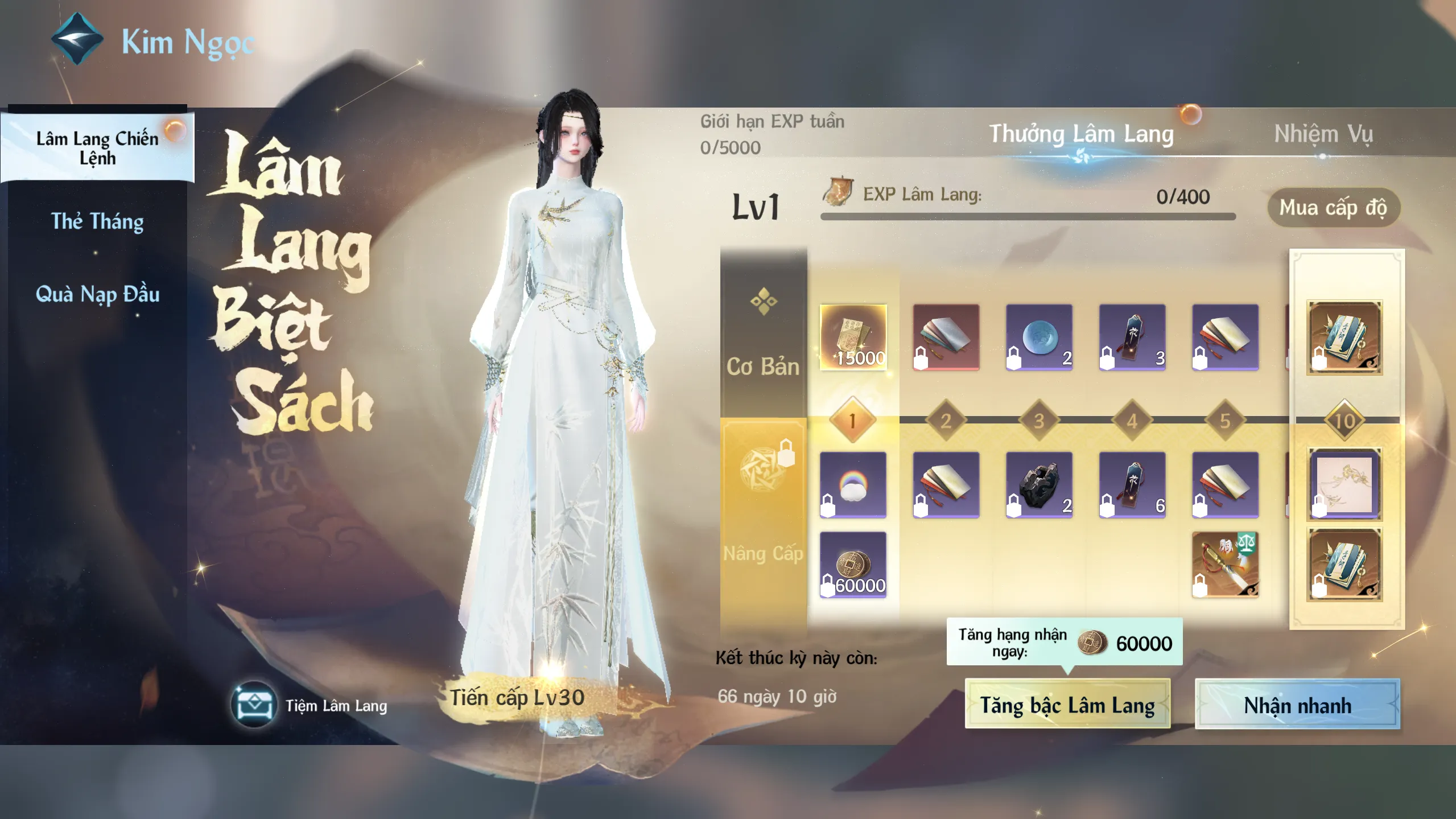Image resolution: width=1456 pixels, height=819 pixels.
Task: Select the sword weapon reward icon
Action: tap(1224, 565)
